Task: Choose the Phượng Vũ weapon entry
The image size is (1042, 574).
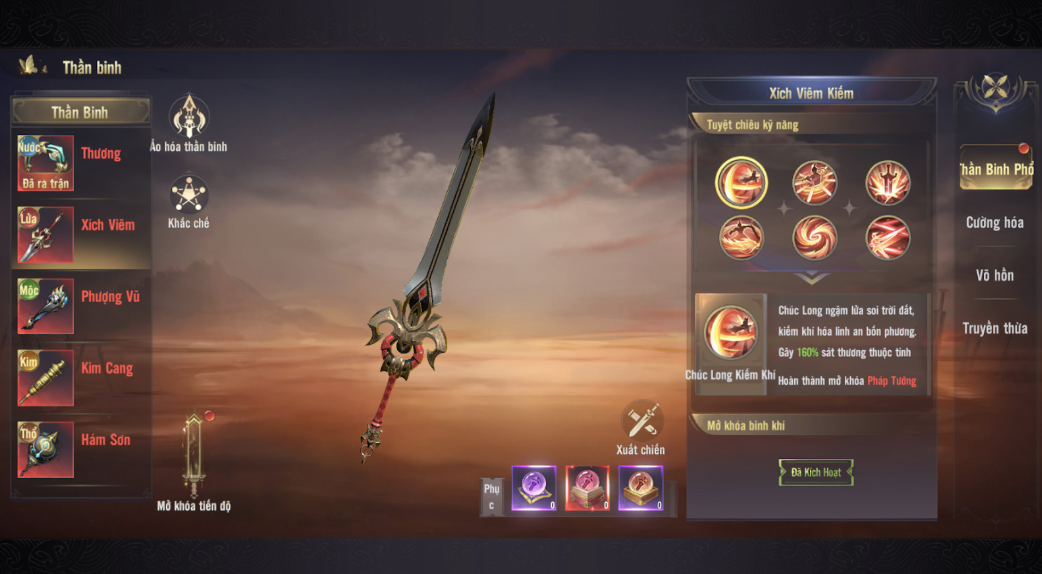Action: pyautogui.click(x=80, y=305)
